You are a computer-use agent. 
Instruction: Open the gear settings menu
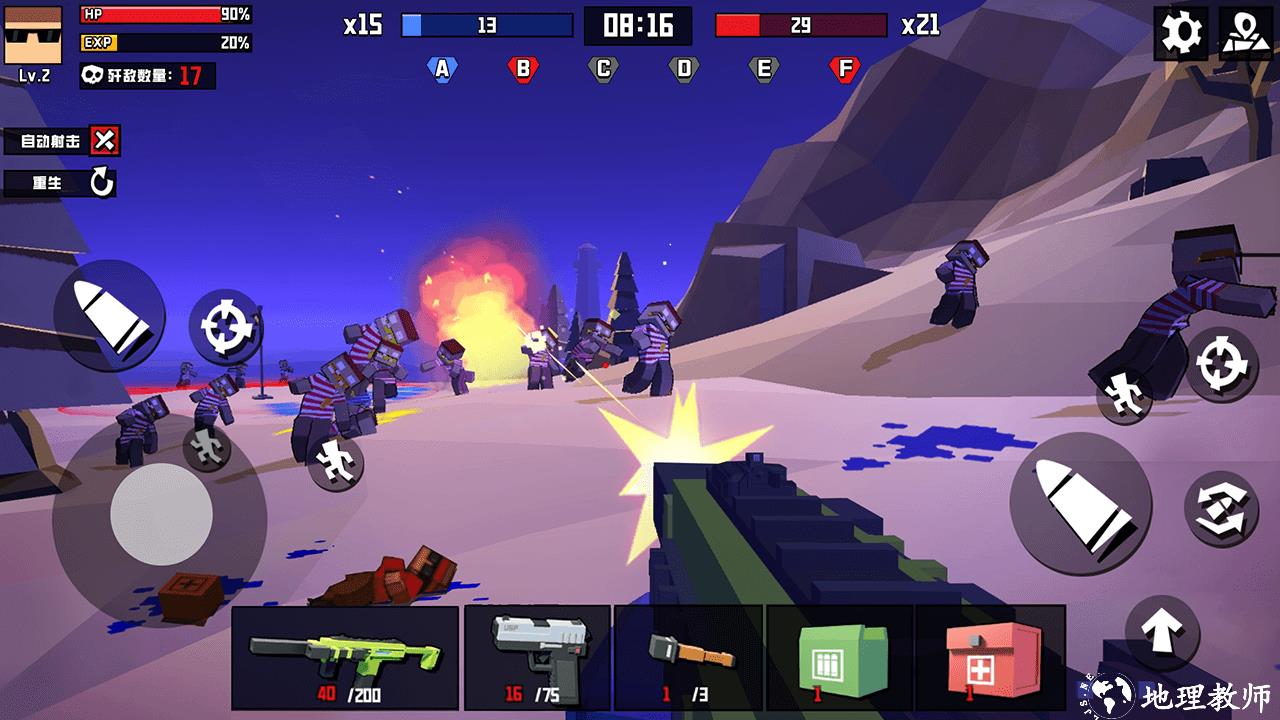click(x=1181, y=33)
